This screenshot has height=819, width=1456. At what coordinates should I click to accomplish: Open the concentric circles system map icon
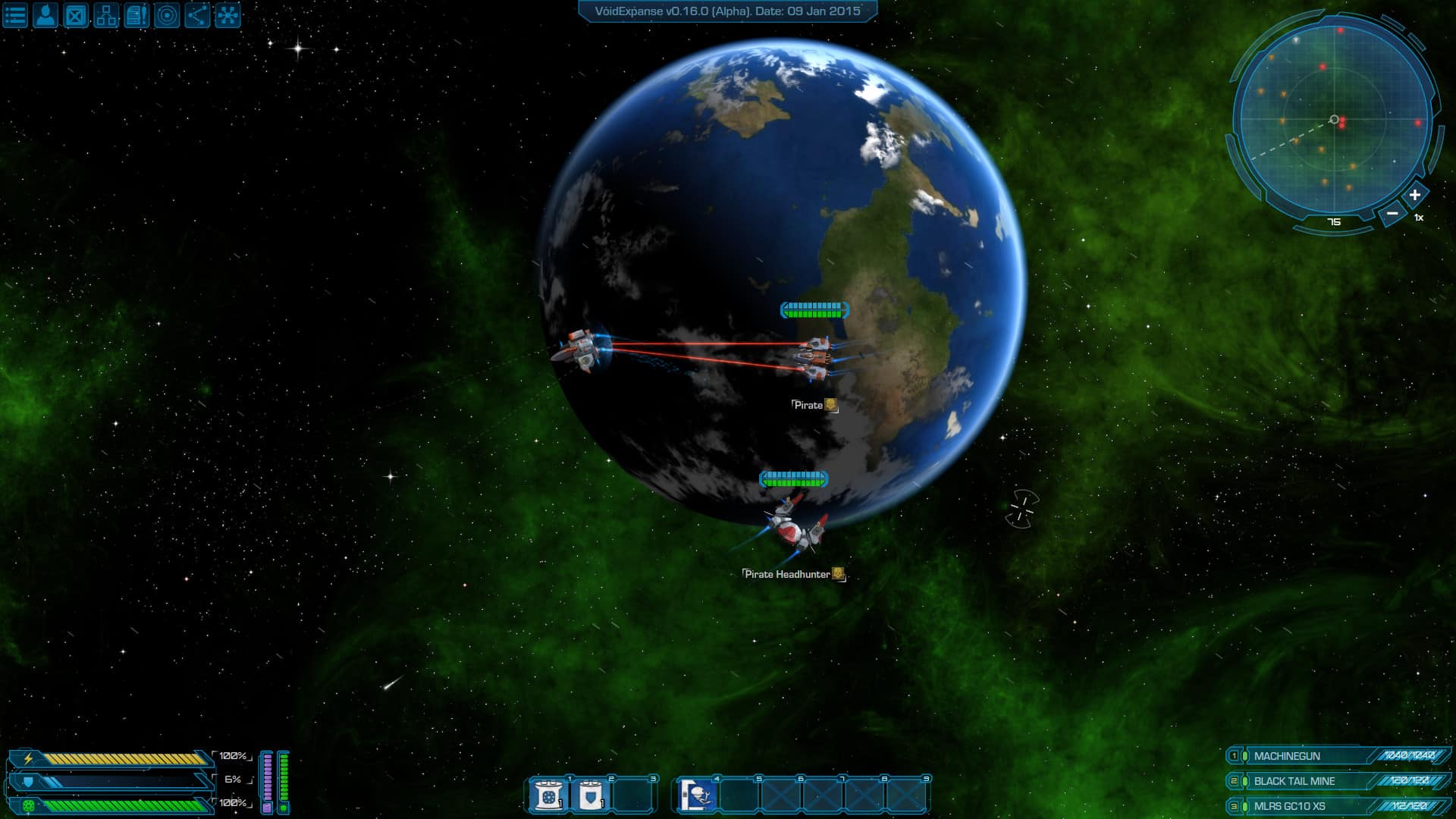coord(167,15)
